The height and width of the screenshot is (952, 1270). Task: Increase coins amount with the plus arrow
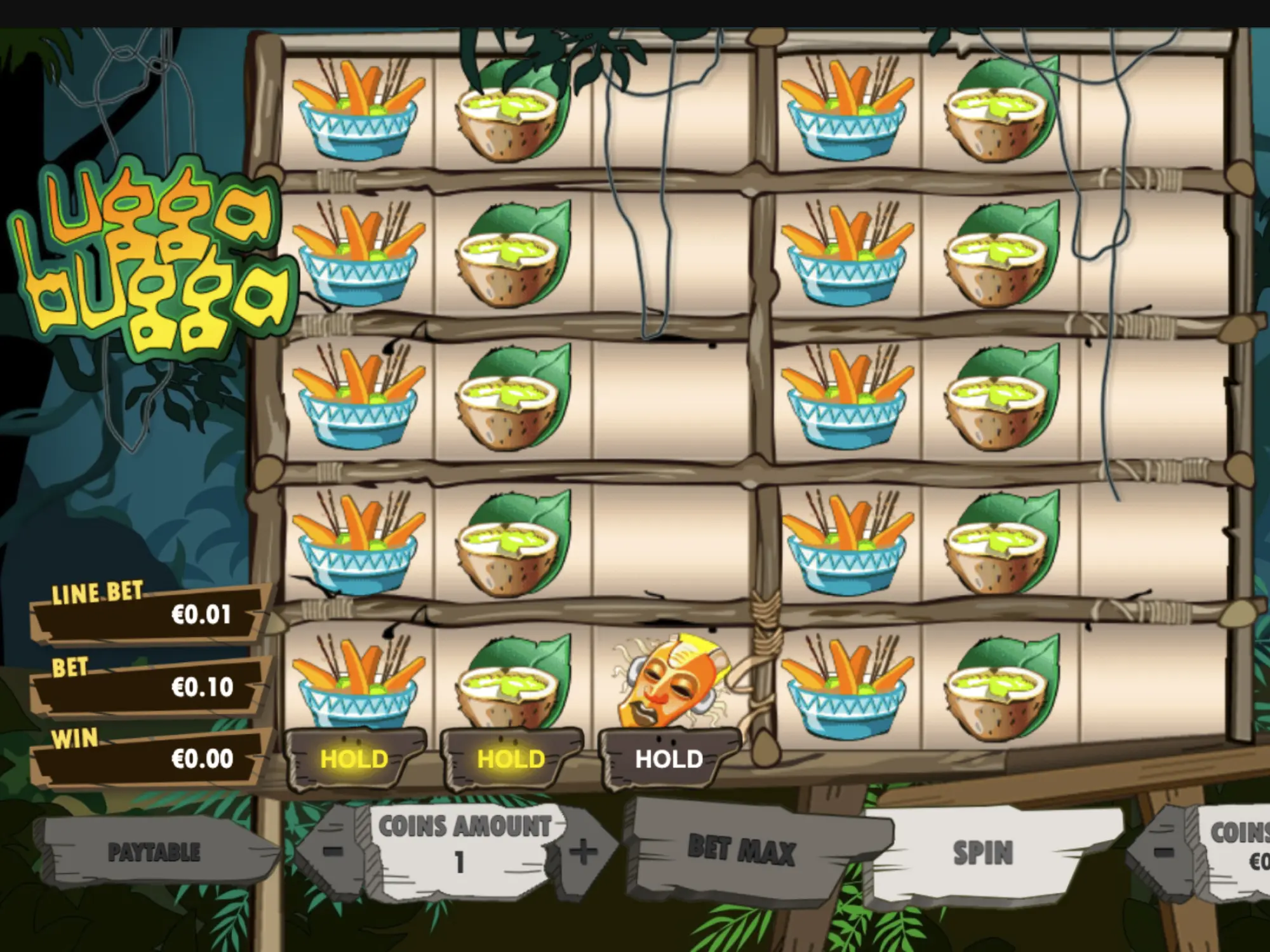point(583,852)
